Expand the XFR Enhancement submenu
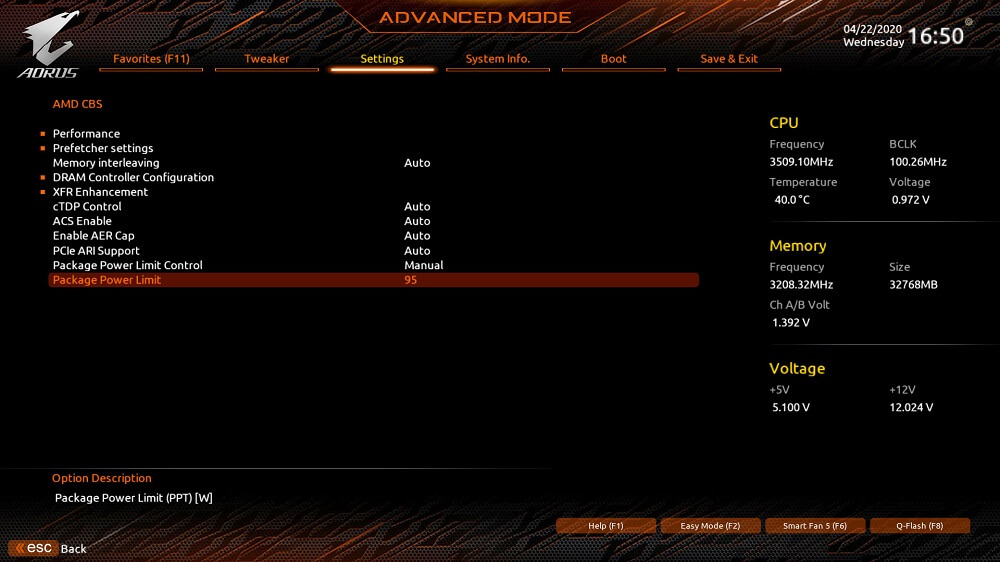This screenshot has width=1000, height=562. (x=100, y=192)
